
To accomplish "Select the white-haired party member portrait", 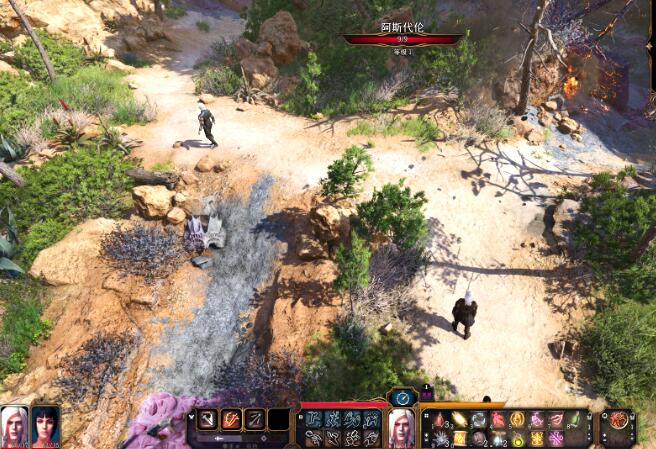I will 15,424.
